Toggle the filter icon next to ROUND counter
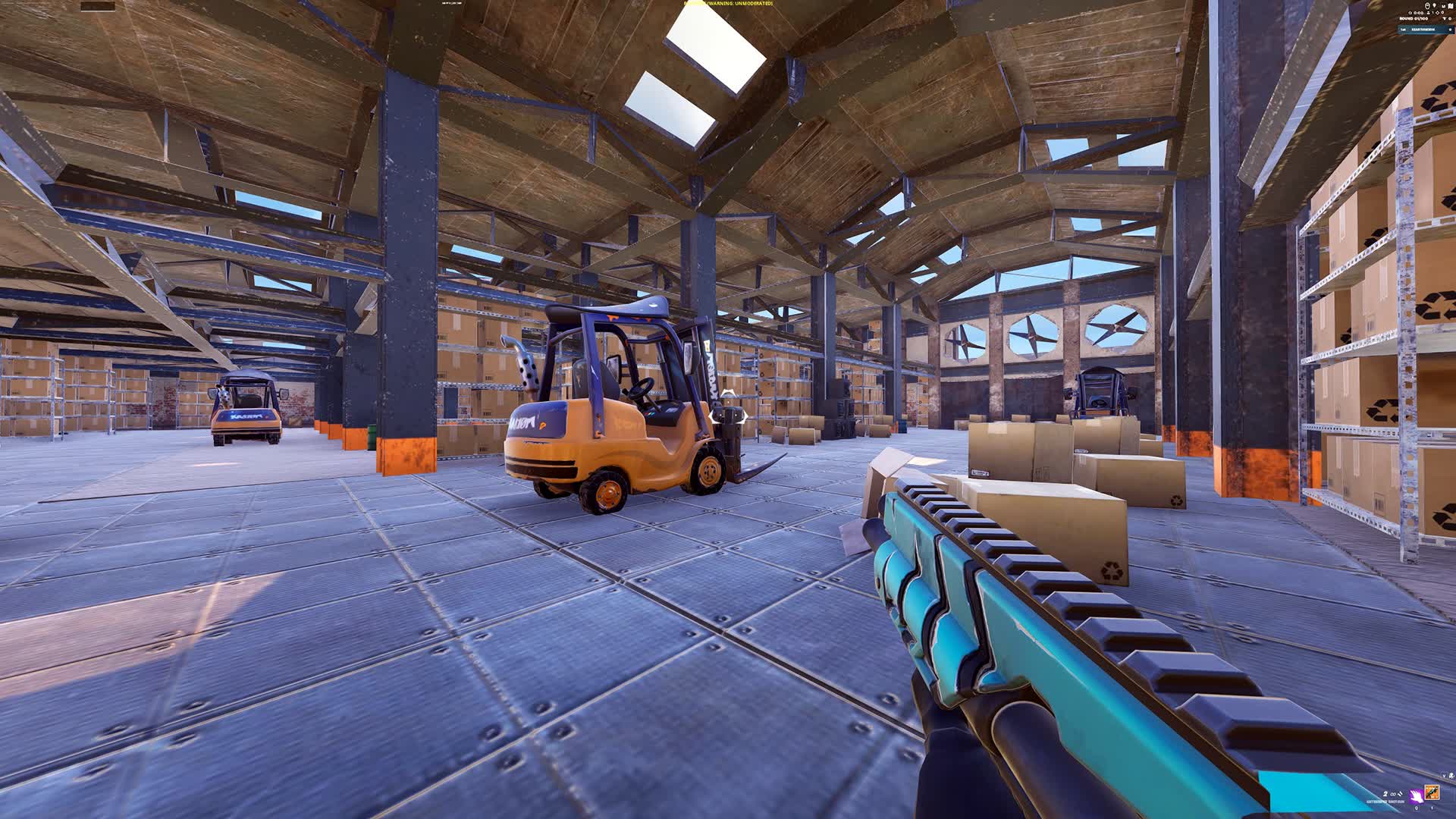The image size is (1456, 819). point(1445,19)
